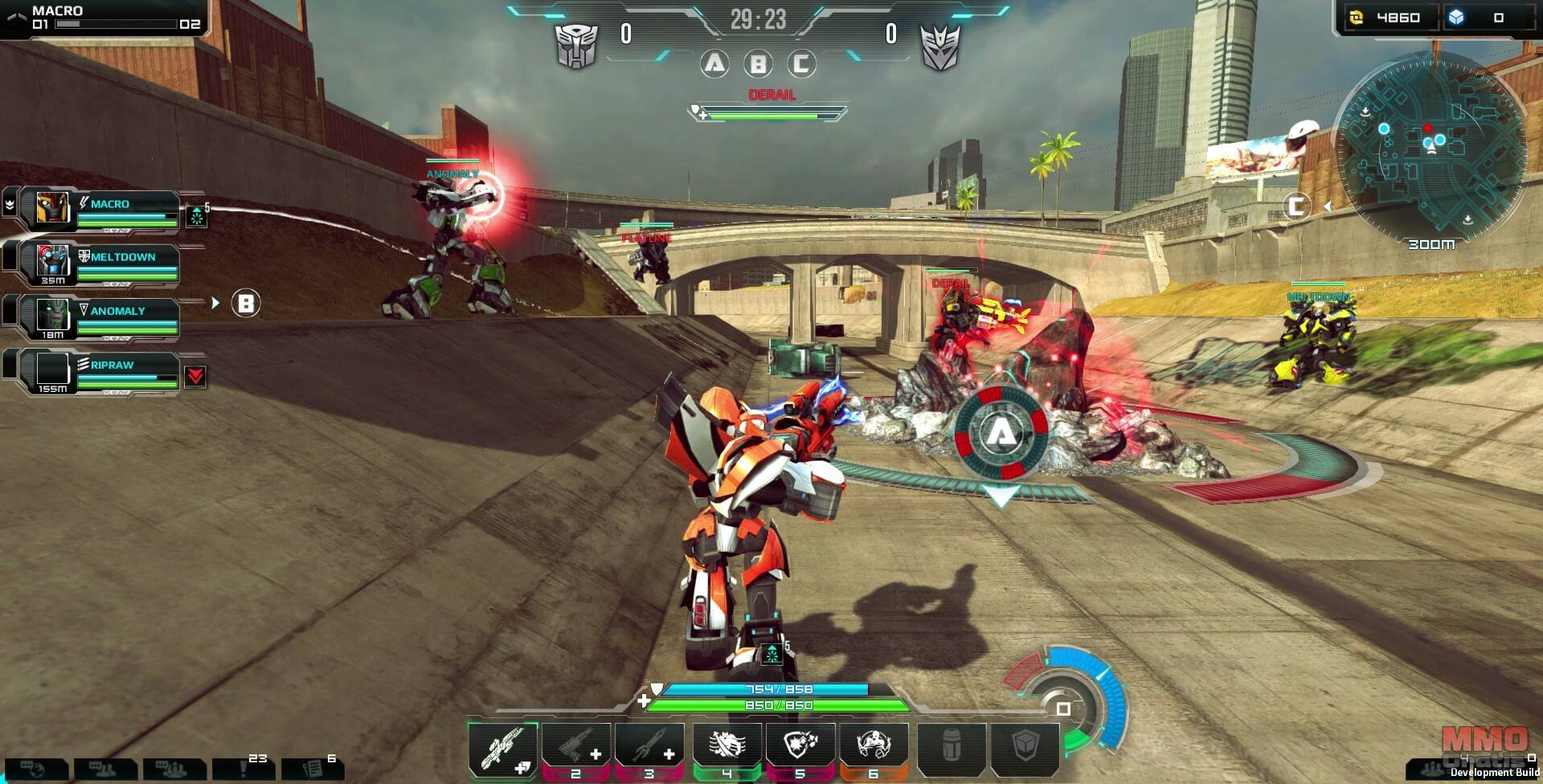Open the three-person team chat
Viewport: 1543px width, 784px height.
click(174, 770)
